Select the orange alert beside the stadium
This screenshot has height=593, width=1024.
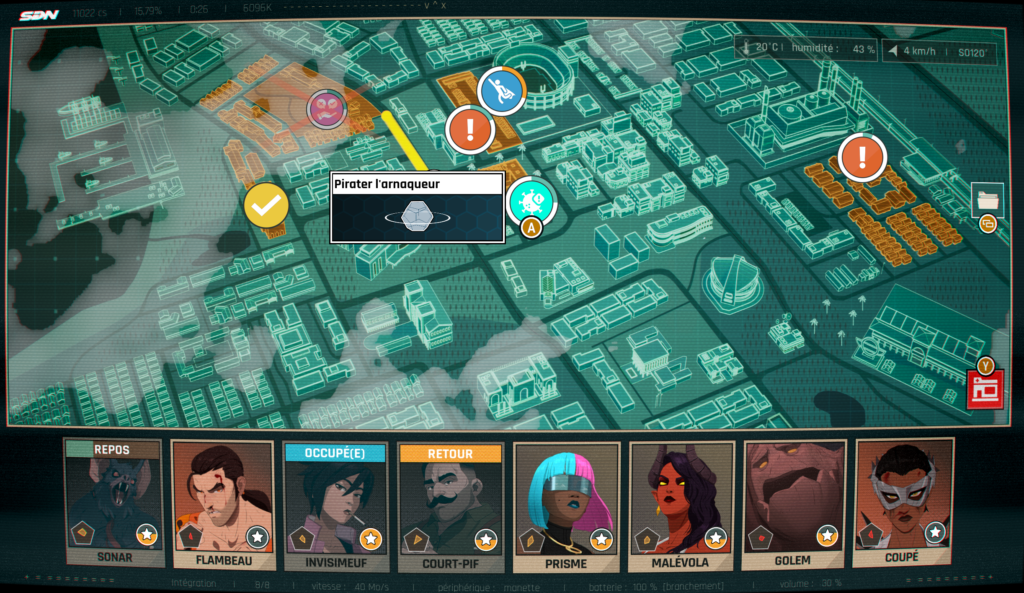[x=470, y=129]
